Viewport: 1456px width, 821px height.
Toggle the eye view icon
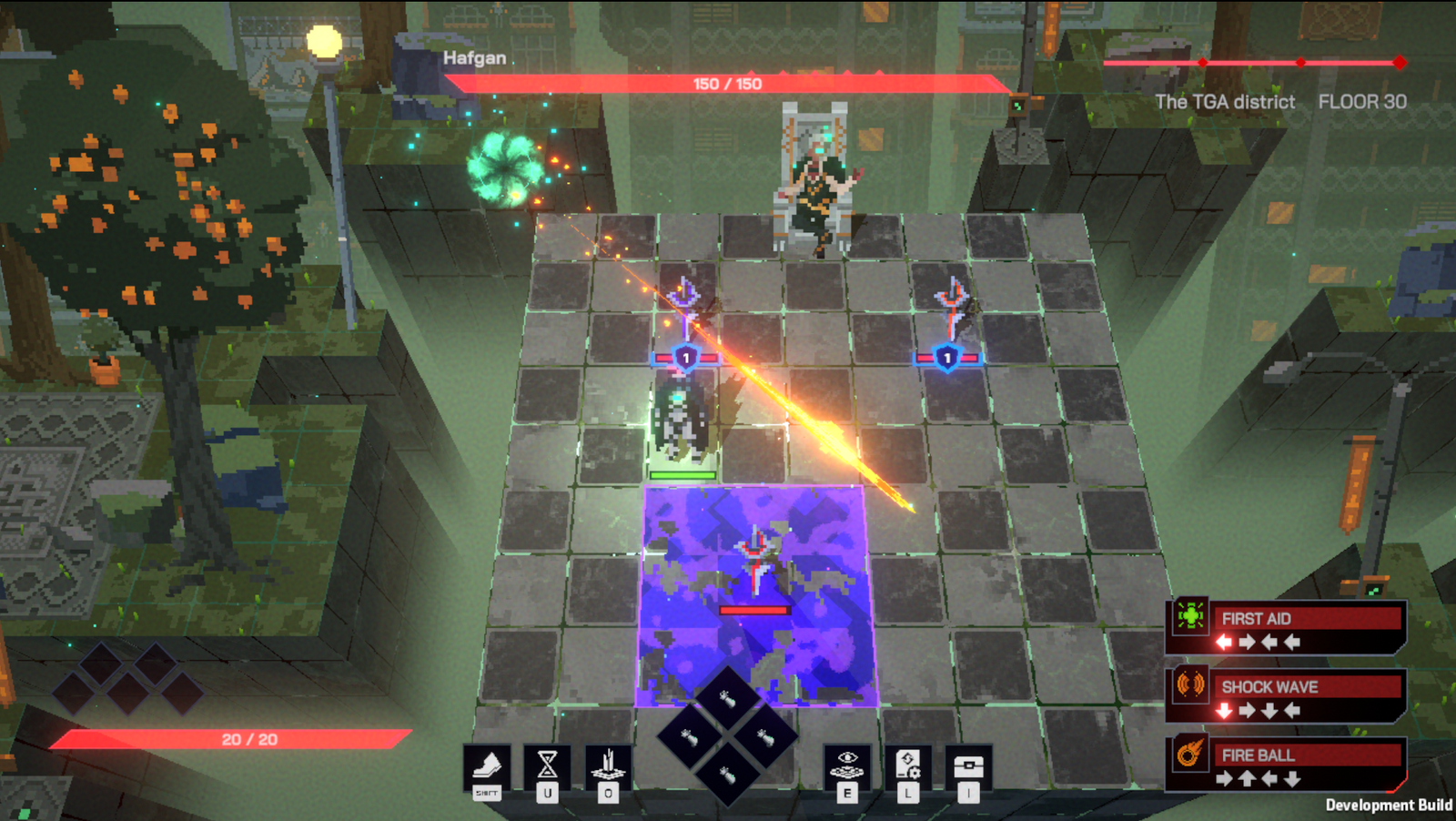pyautogui.click(x=847, y=766)
